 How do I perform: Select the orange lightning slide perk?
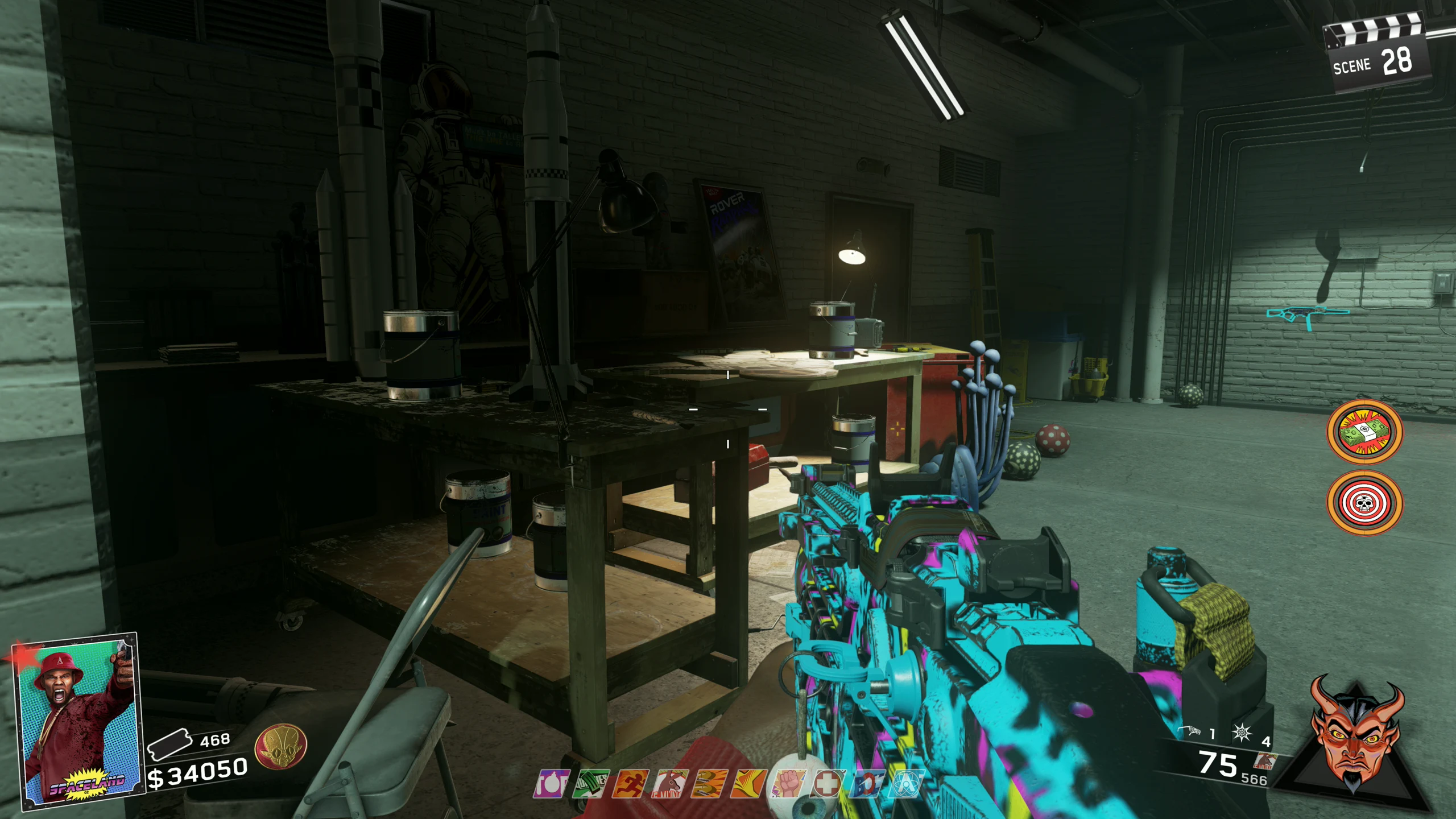749,784
